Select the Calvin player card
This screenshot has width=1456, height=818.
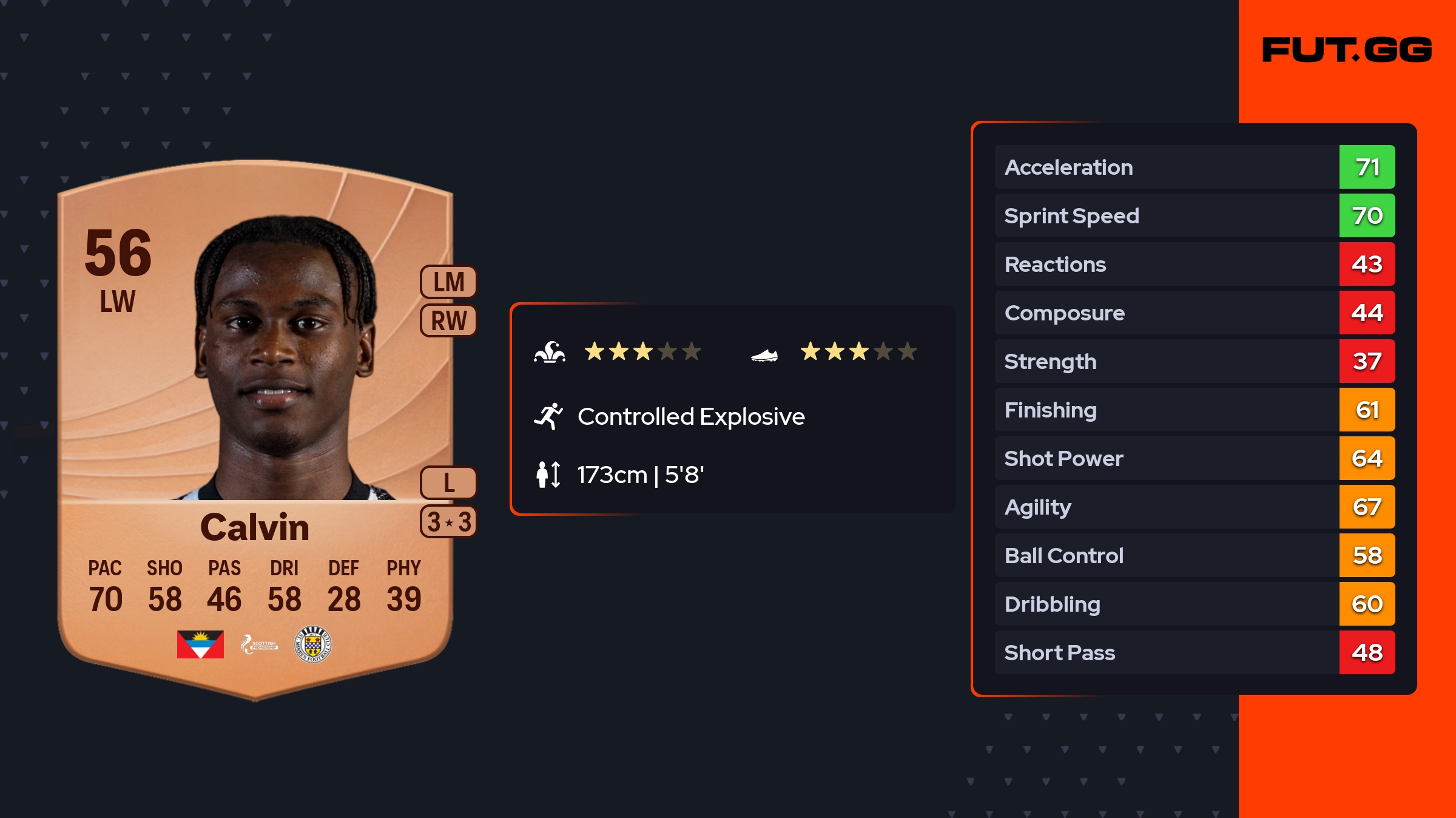tap(255, 425)
